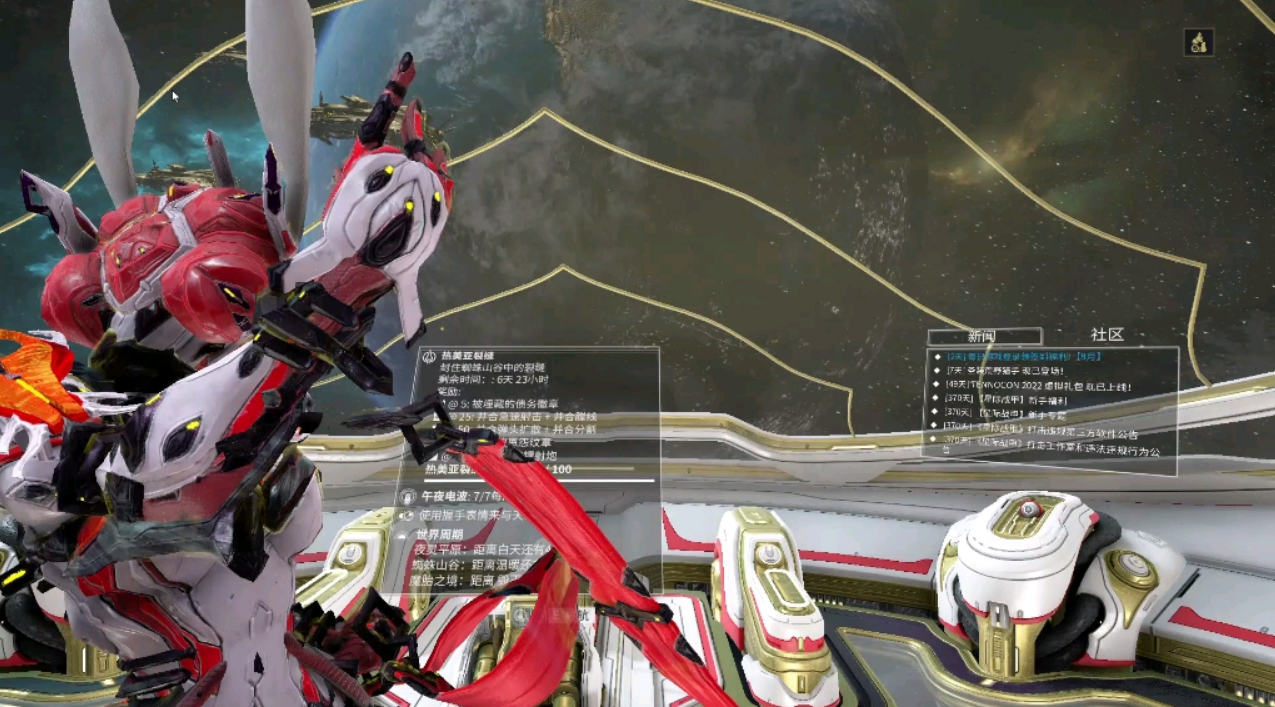Click the gold icon in the top-right corner
The height and width of the screenshot is (707, 1275).
1198,42
